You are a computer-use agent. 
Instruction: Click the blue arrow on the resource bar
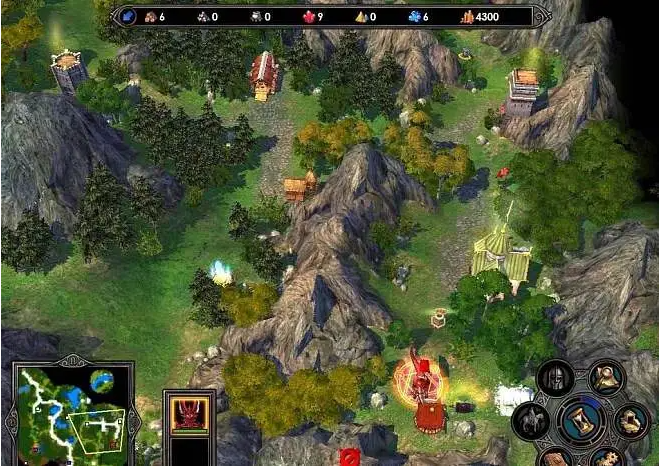128,16
